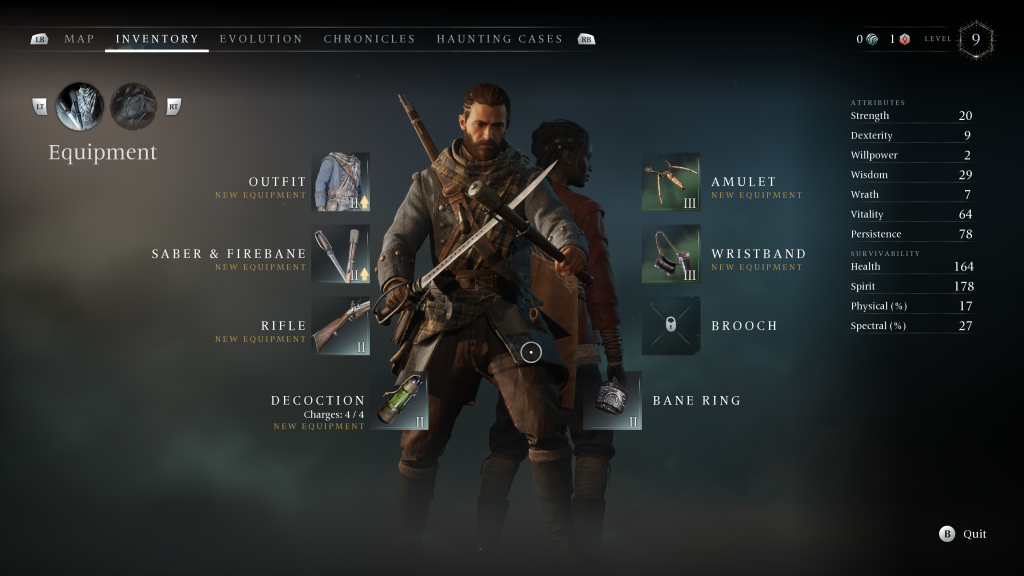The image size is (1024, 576).
Task: Open the Wristband equipment slot
Action: tap(671, 254)
